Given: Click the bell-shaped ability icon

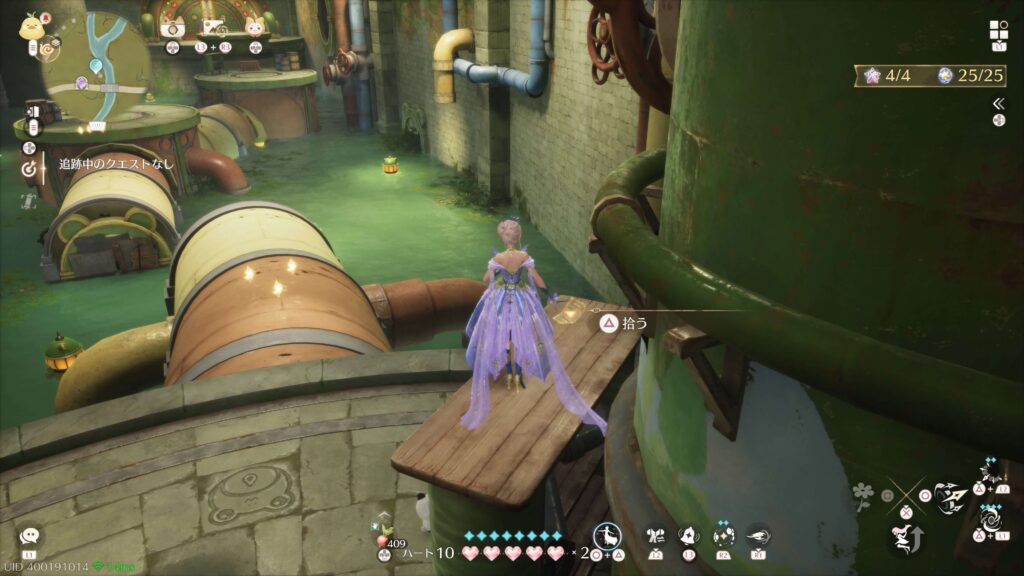Looking at the screenshot, I should [x=688, y=536].
